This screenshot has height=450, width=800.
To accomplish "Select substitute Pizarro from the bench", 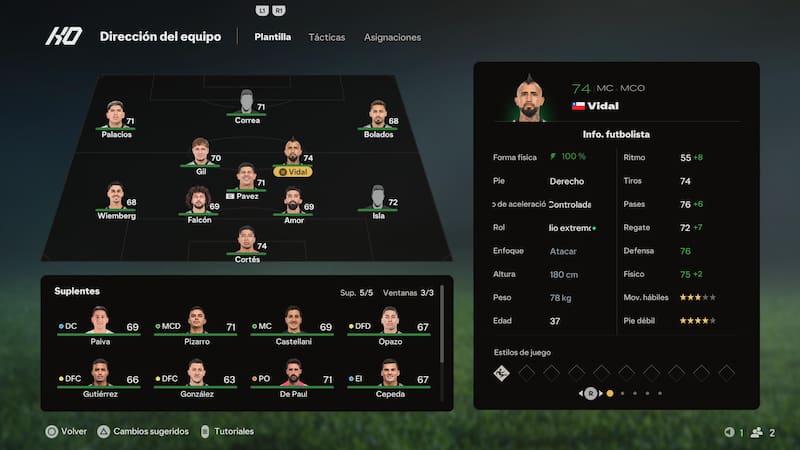I will pos(197,326).
